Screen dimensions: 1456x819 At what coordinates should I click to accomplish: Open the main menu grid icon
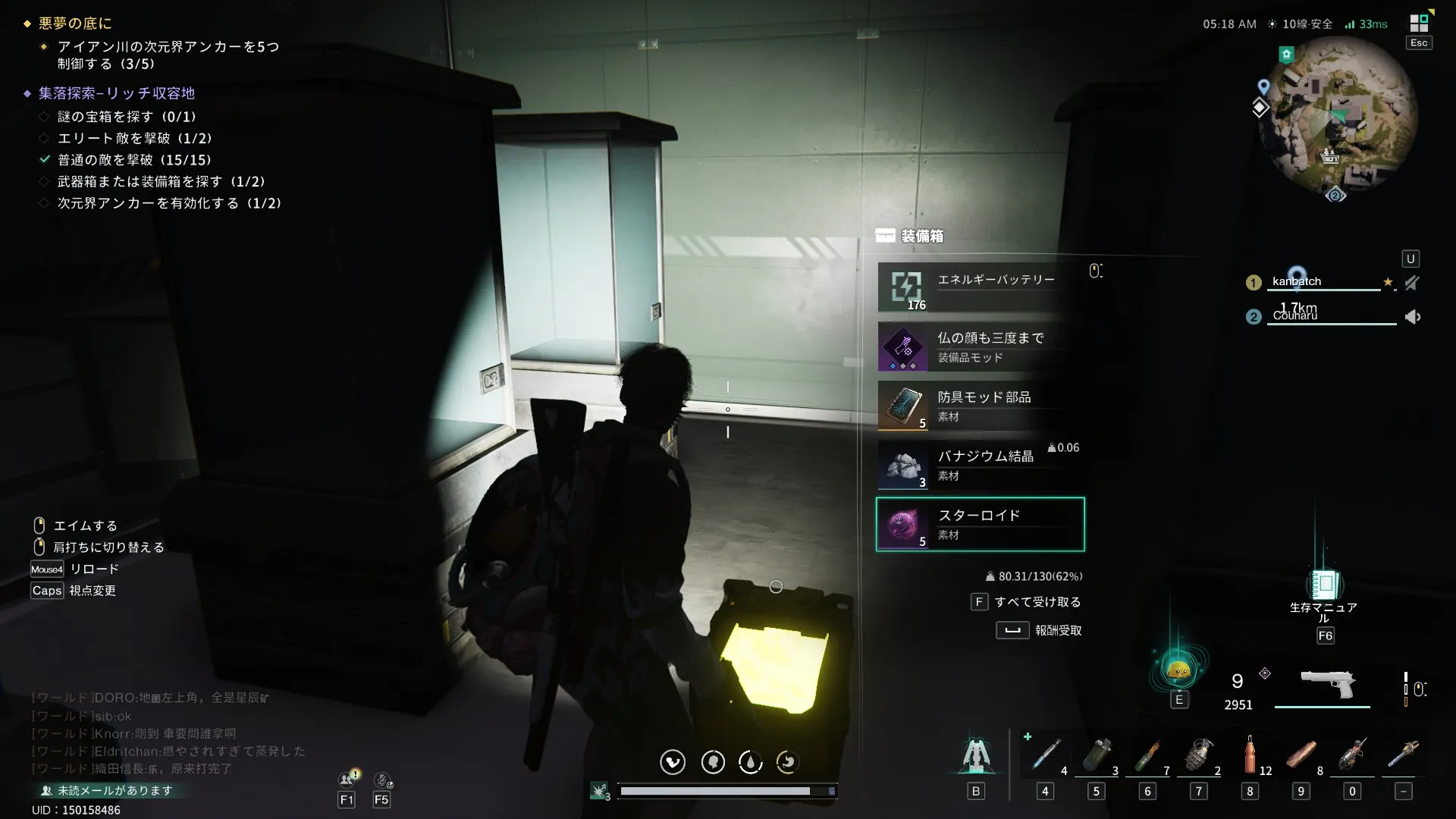(1419, 23)
